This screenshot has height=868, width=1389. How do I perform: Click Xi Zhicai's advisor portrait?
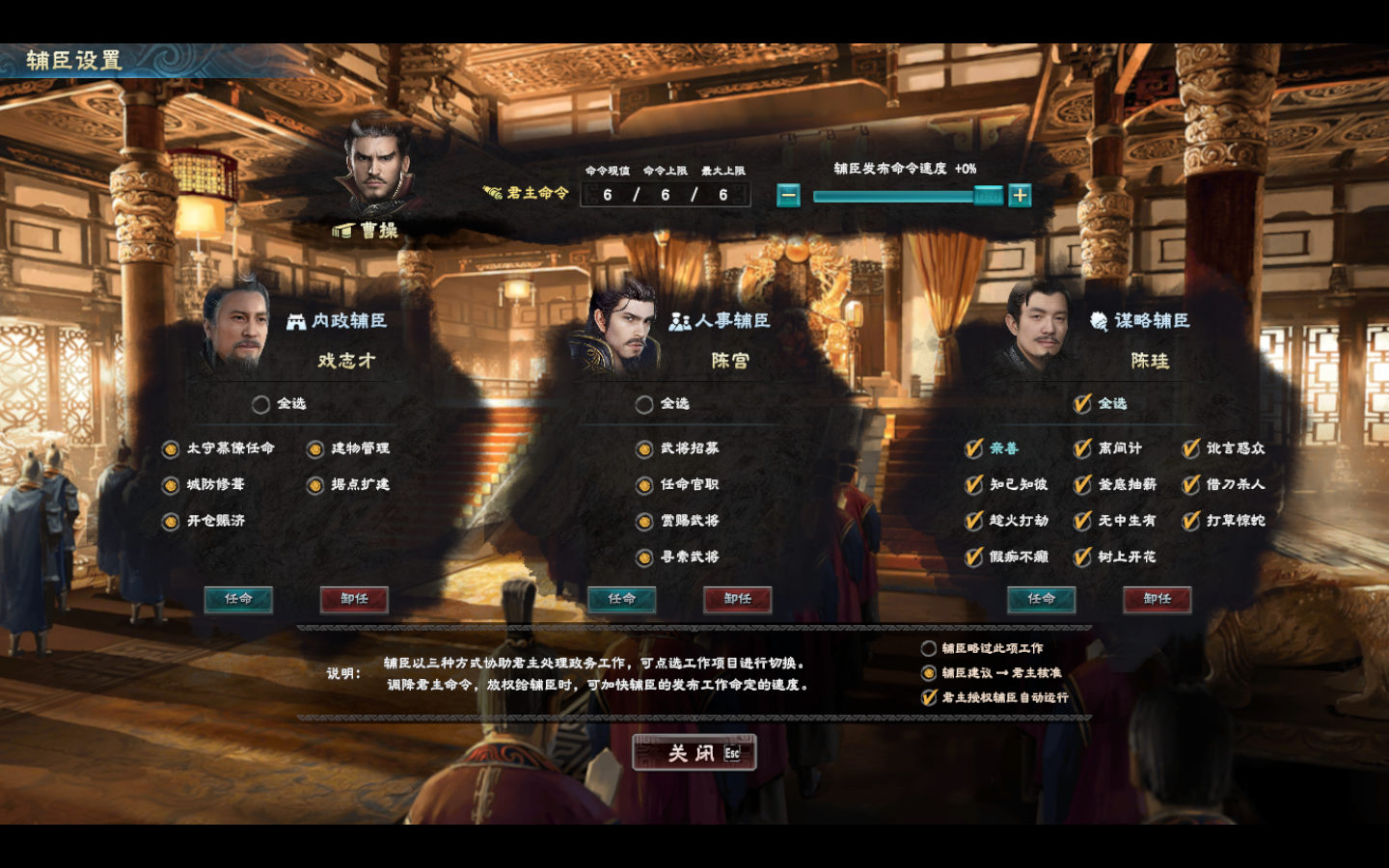click(x=239, y=323)
